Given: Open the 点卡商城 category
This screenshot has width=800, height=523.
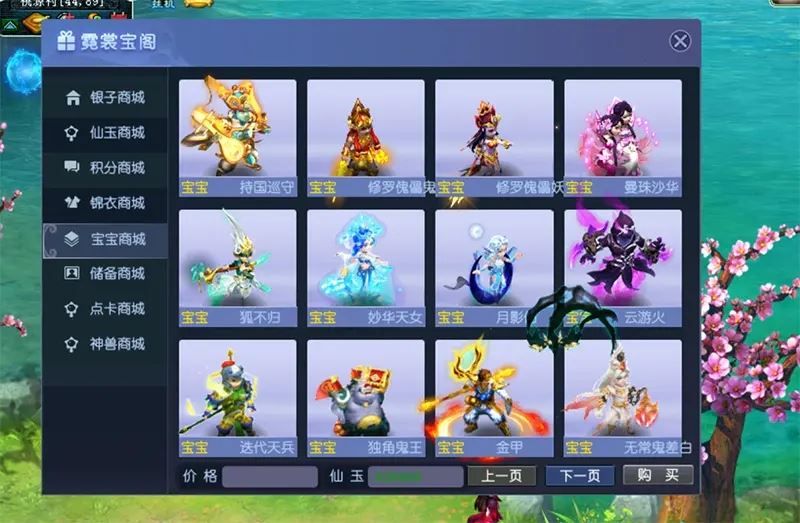Looking at the screenshot, I should point(105,309).
